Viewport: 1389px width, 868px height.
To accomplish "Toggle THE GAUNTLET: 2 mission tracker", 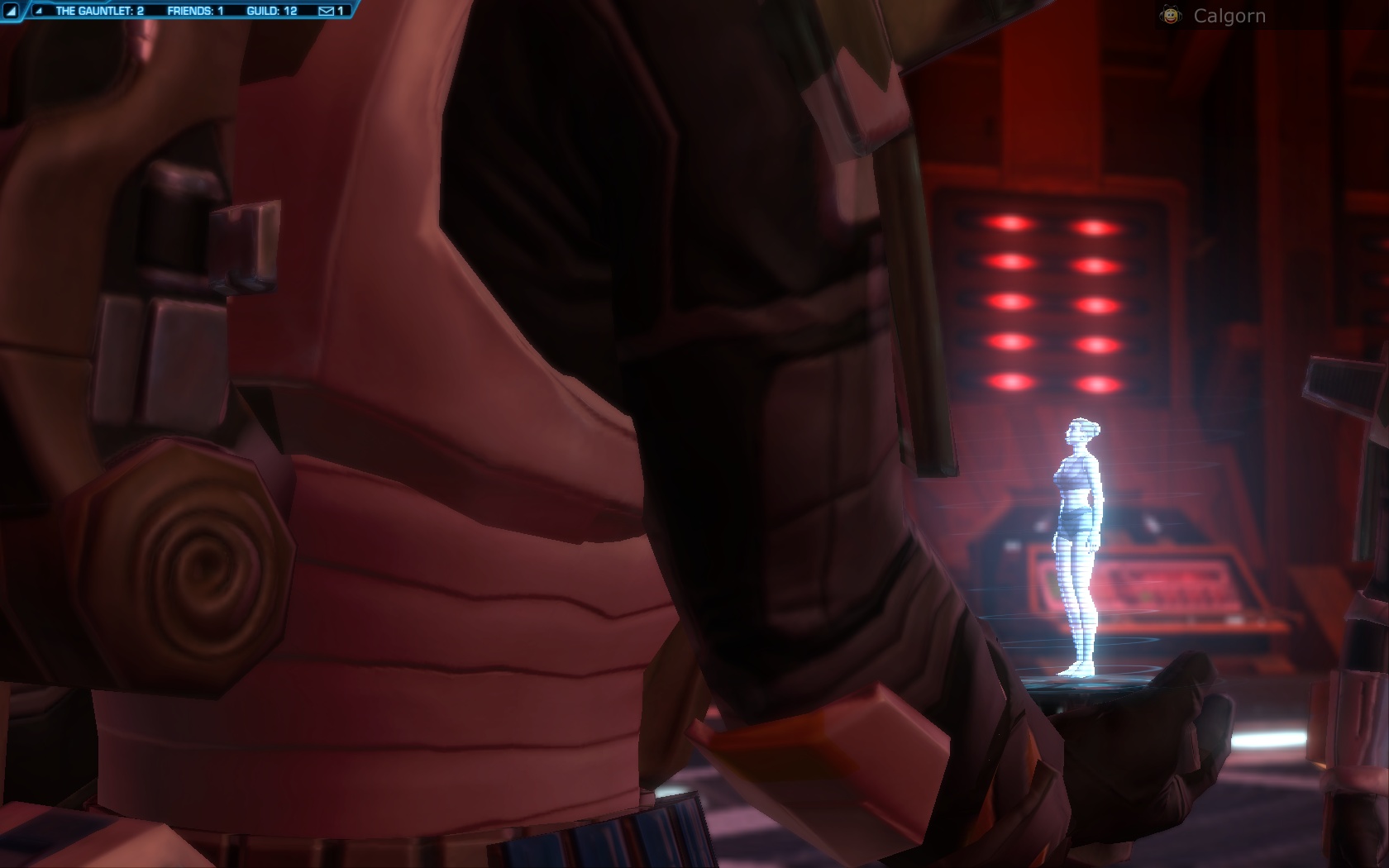I will coord(99,11).
